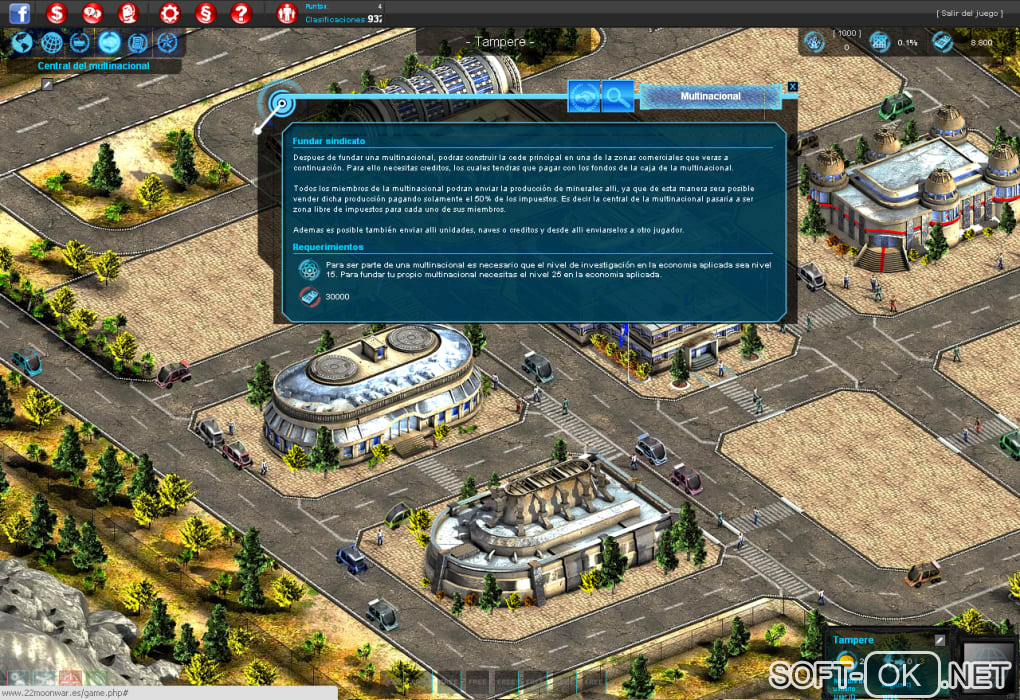
Task: Click the blue document list icon
Action: 138,43
